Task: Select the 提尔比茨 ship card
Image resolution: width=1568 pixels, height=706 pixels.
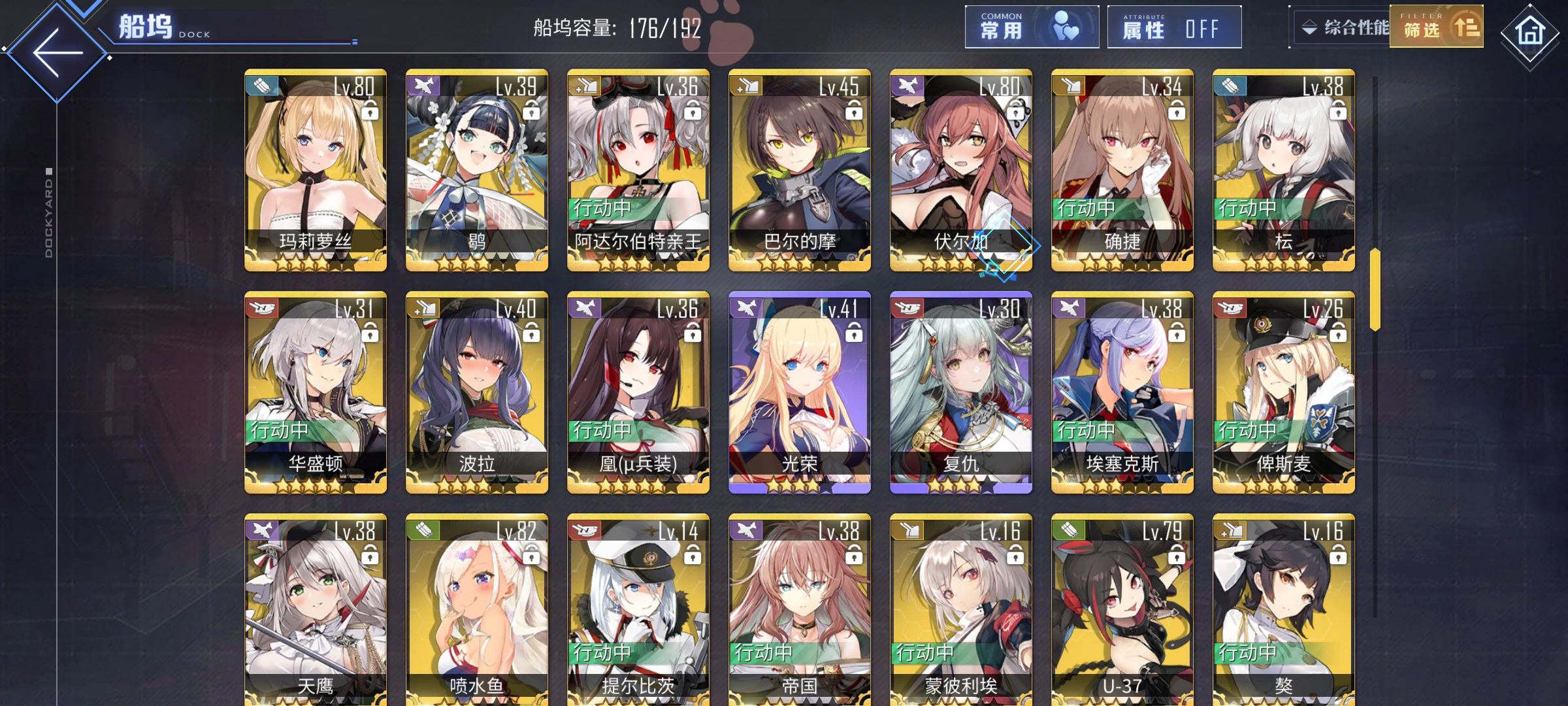Action: [637, 614]
